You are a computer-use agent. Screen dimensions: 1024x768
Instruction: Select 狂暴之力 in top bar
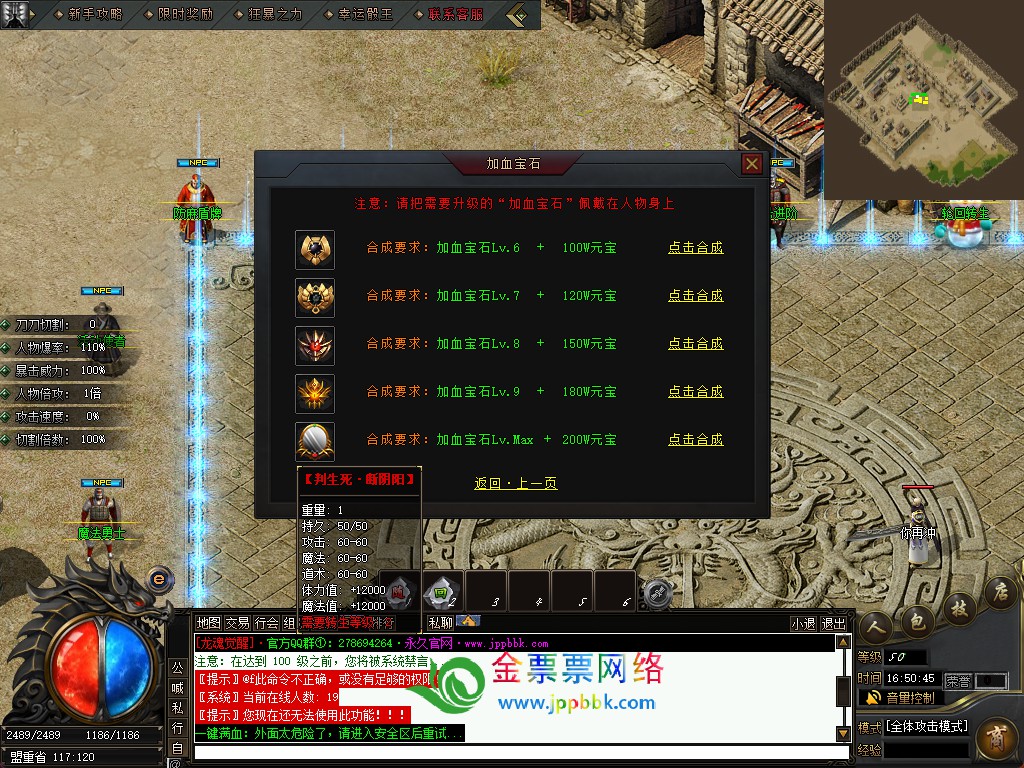click(x=274, y=15)
